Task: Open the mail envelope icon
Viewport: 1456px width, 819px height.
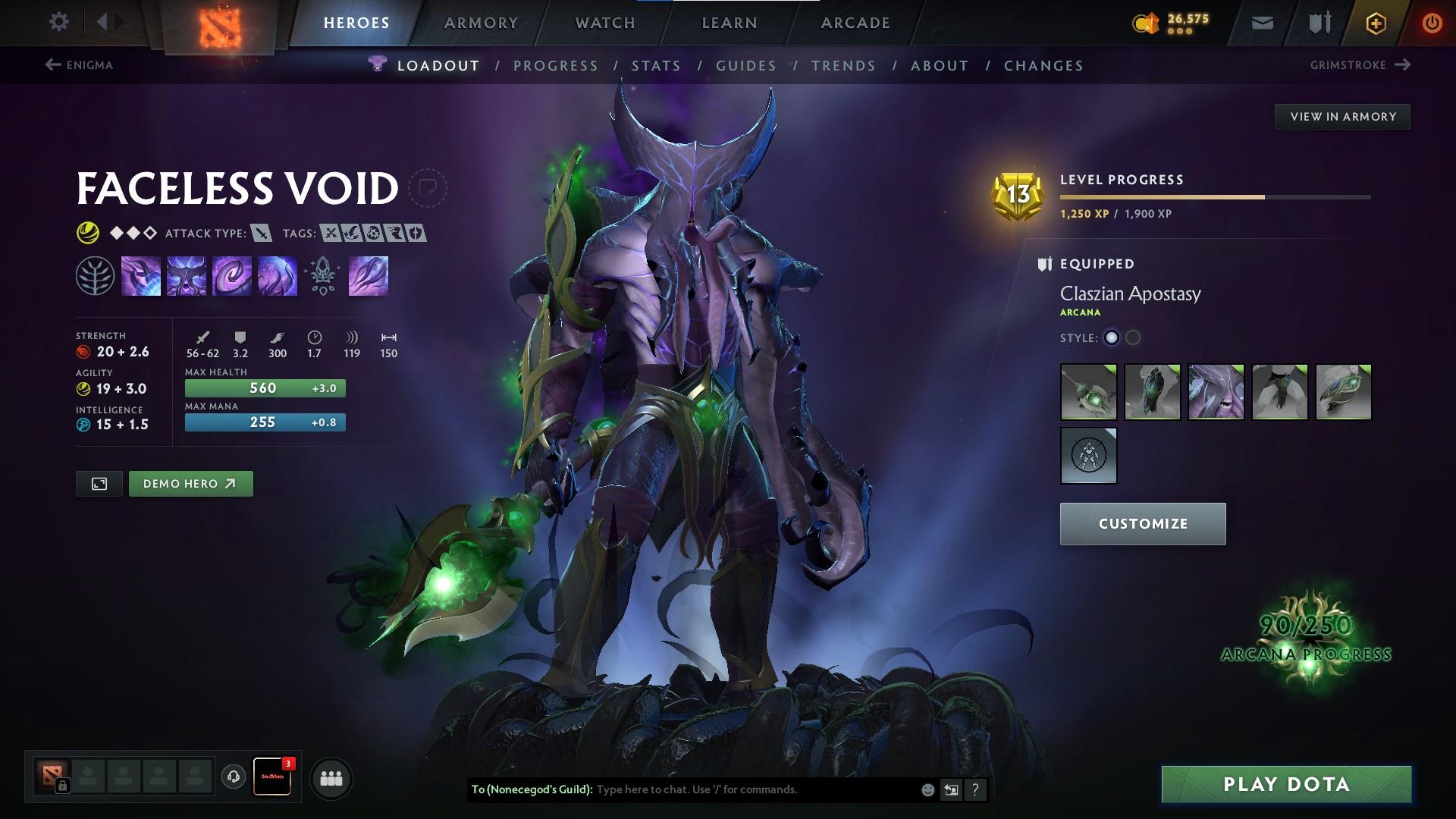Action: [1262, 23]
